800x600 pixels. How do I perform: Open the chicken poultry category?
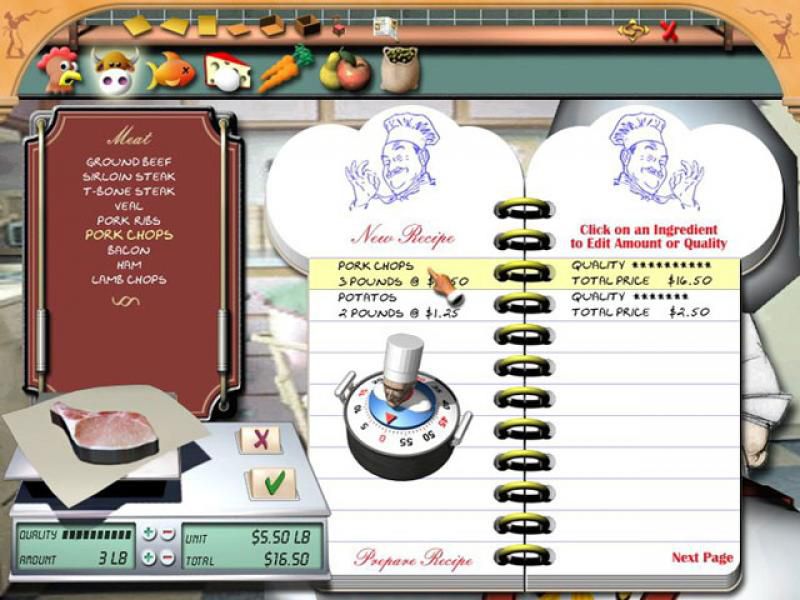pos(57,68)
